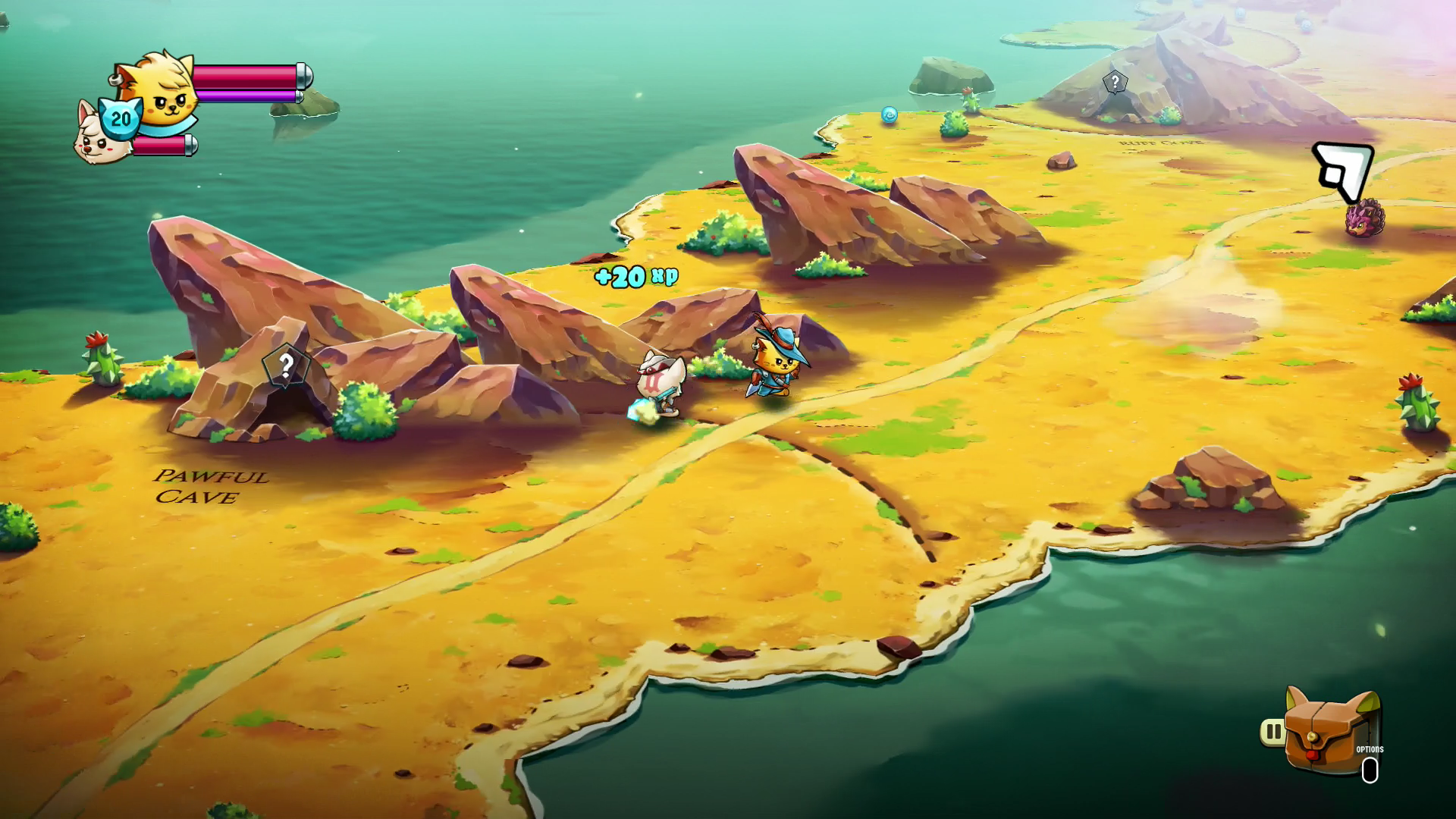
Task: Click the pause tab beside the pouch
Action: (1272, 732)
